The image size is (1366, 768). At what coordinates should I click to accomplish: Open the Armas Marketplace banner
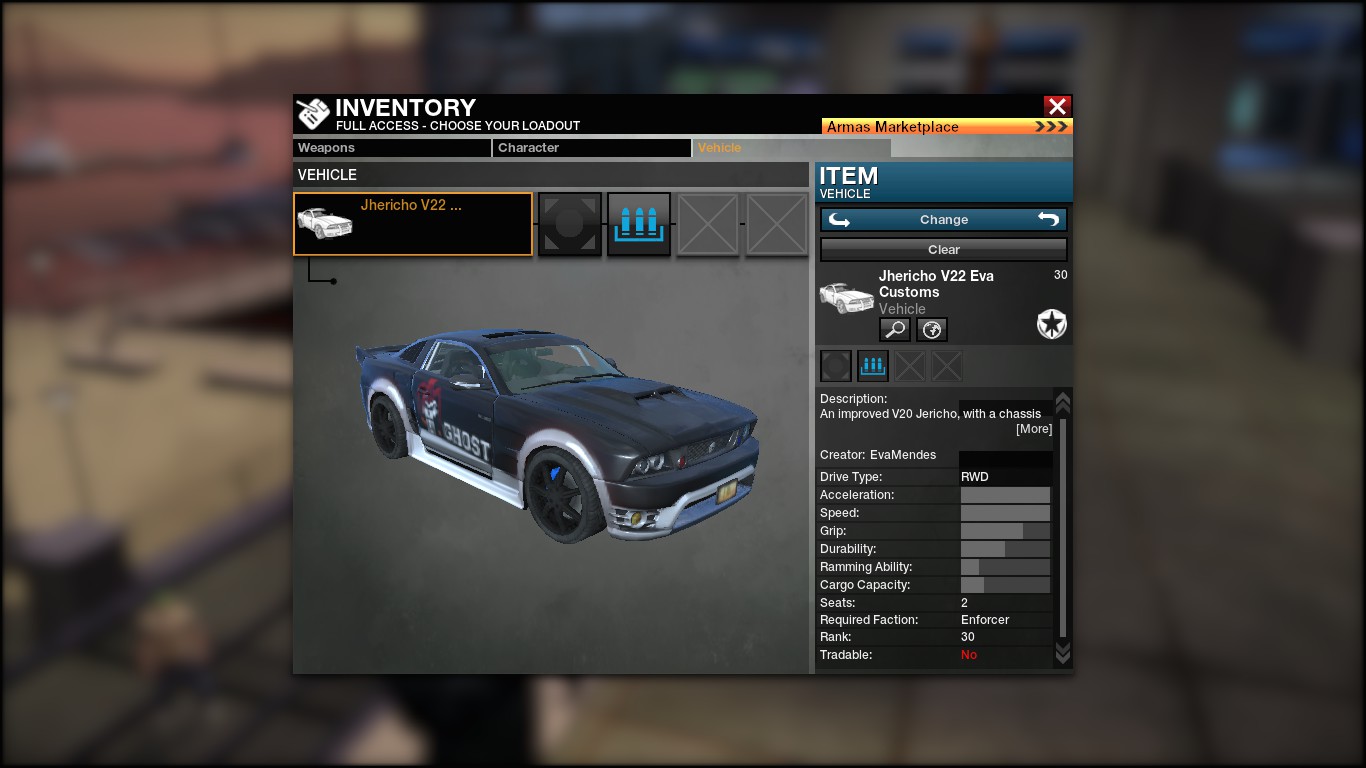coord(946,127)
